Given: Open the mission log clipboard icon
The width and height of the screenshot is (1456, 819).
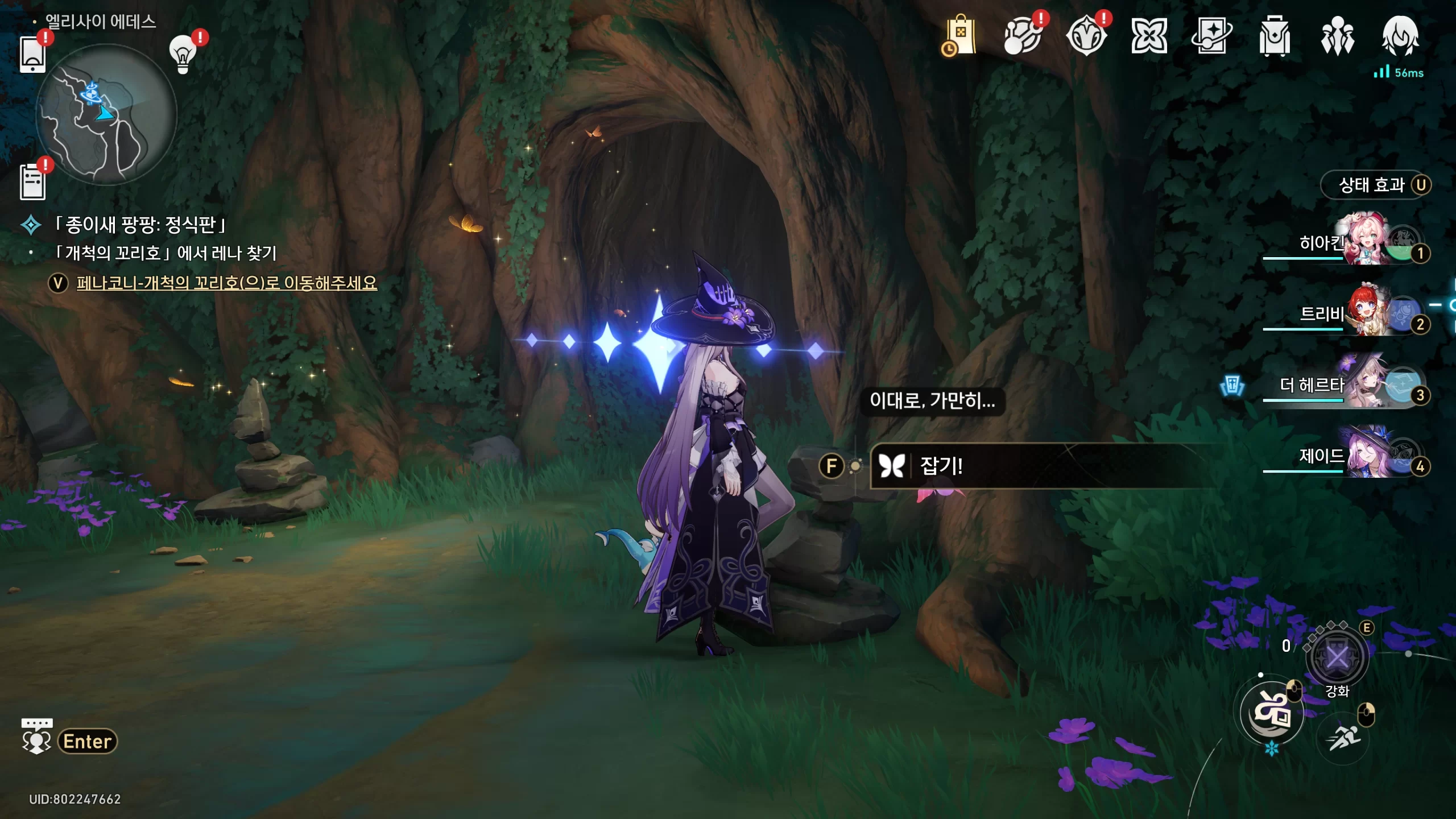Looking at the screenshot, I should pyautogui.click(x=32, y=182).
